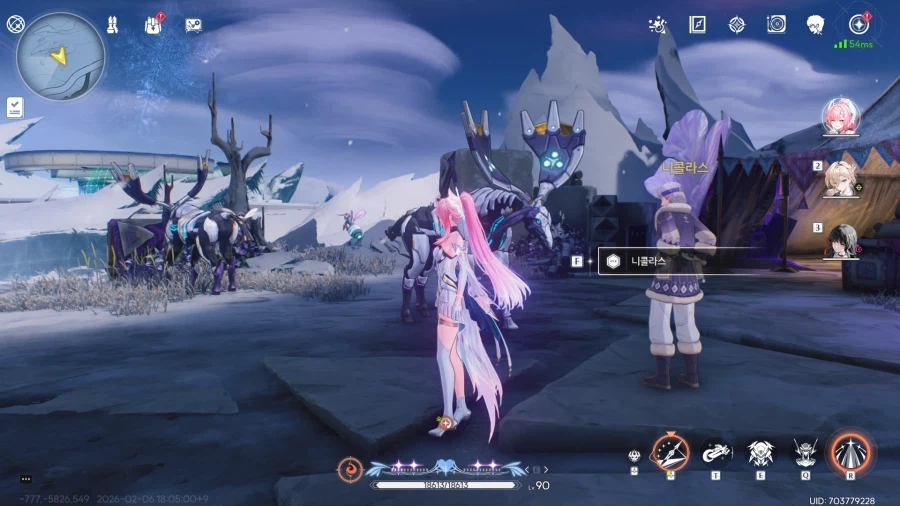Click the twin rockets icon in the top bar
Screen dimensions: 900x506
[x=112, y=24]
